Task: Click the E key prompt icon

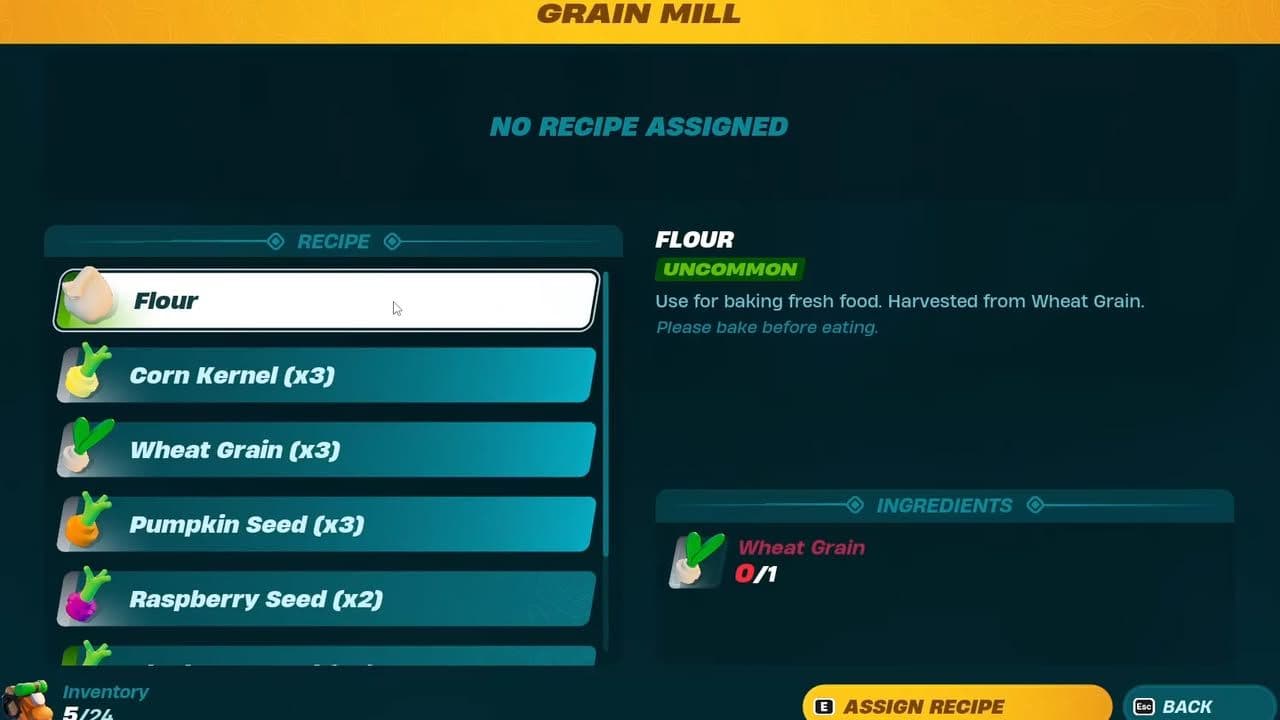Action: pyautogui.click(x=824, y=706)
